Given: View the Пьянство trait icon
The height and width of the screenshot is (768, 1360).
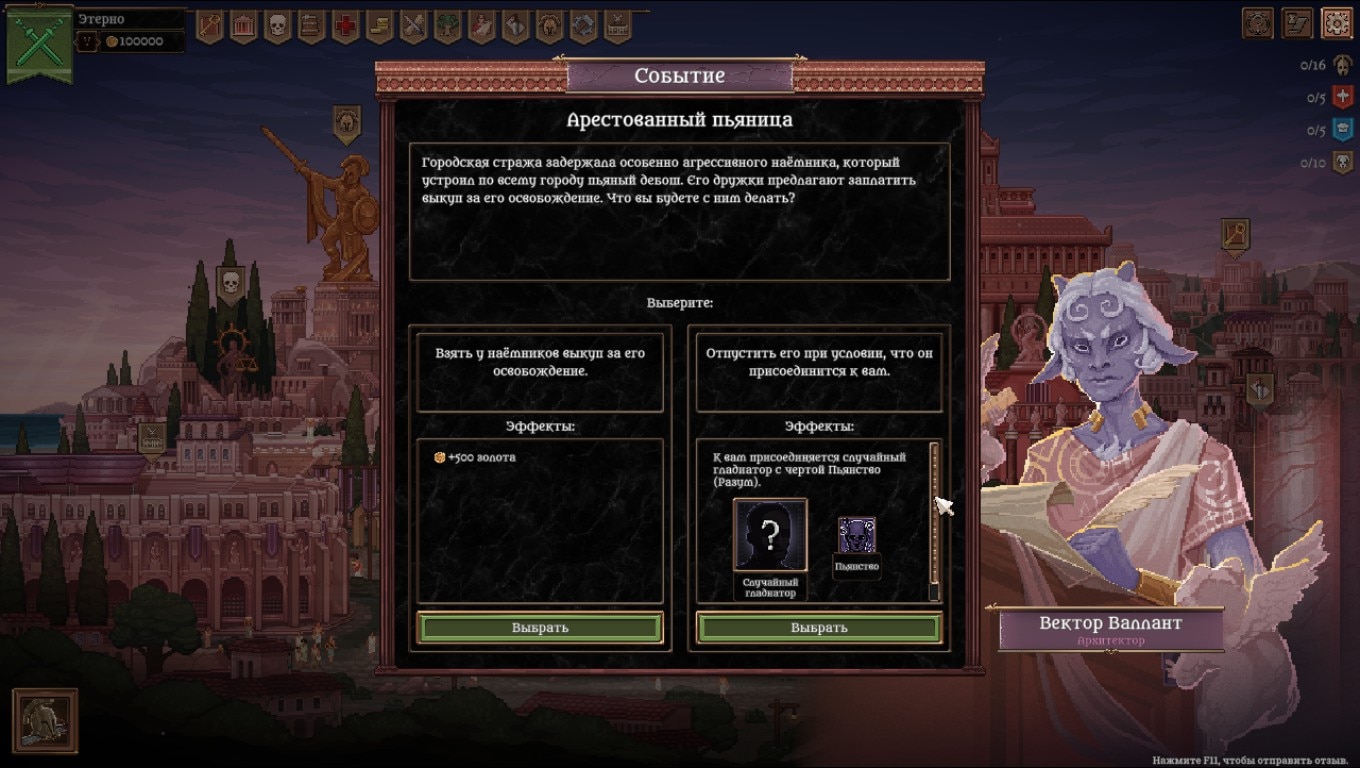Looking at the screenshot, I should click(857, 537).
